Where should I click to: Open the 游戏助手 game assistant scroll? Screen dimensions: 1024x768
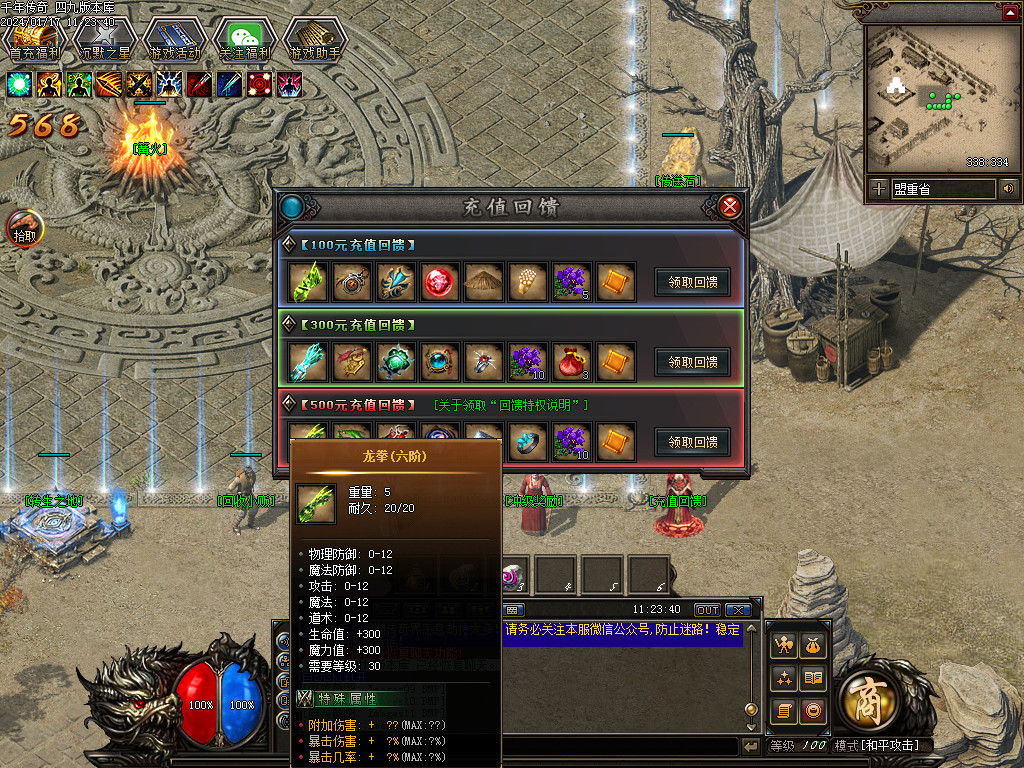[315, 40]
